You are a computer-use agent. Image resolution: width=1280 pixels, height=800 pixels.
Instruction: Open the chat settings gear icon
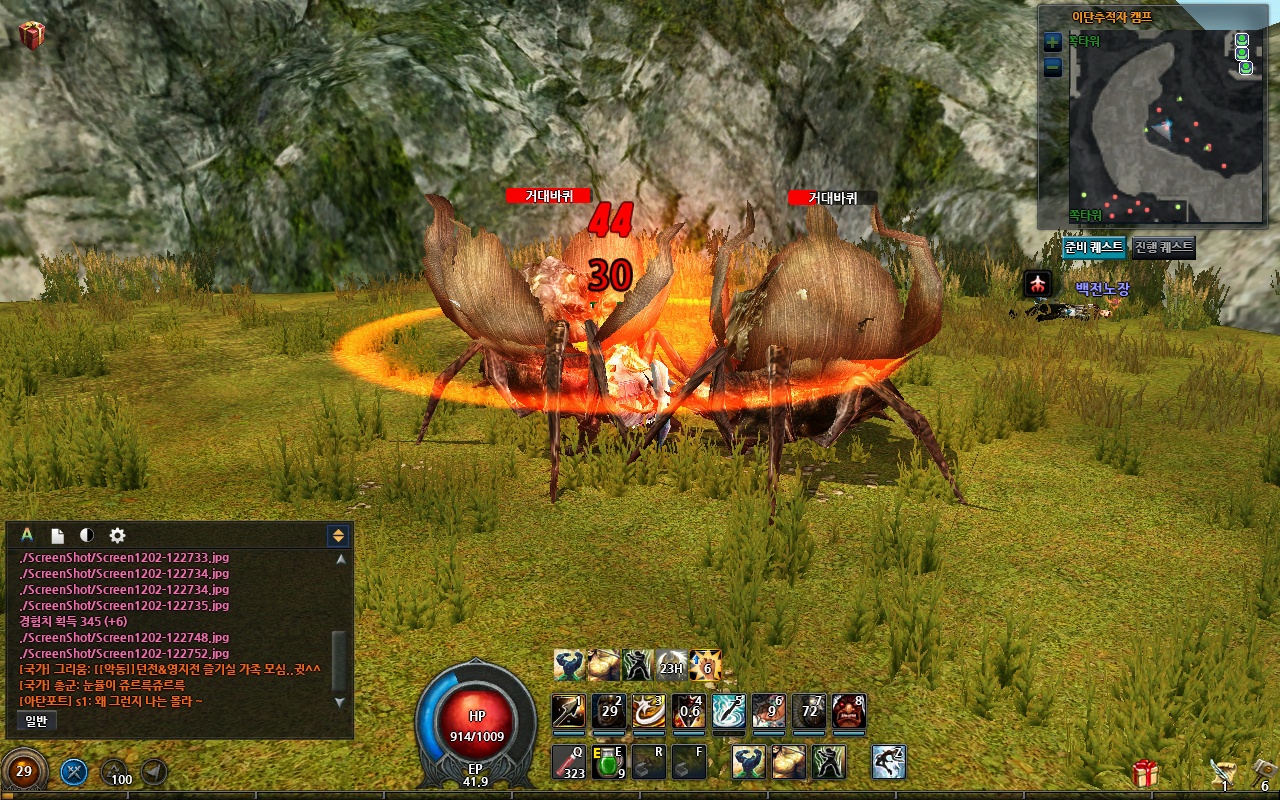point(117,536)
